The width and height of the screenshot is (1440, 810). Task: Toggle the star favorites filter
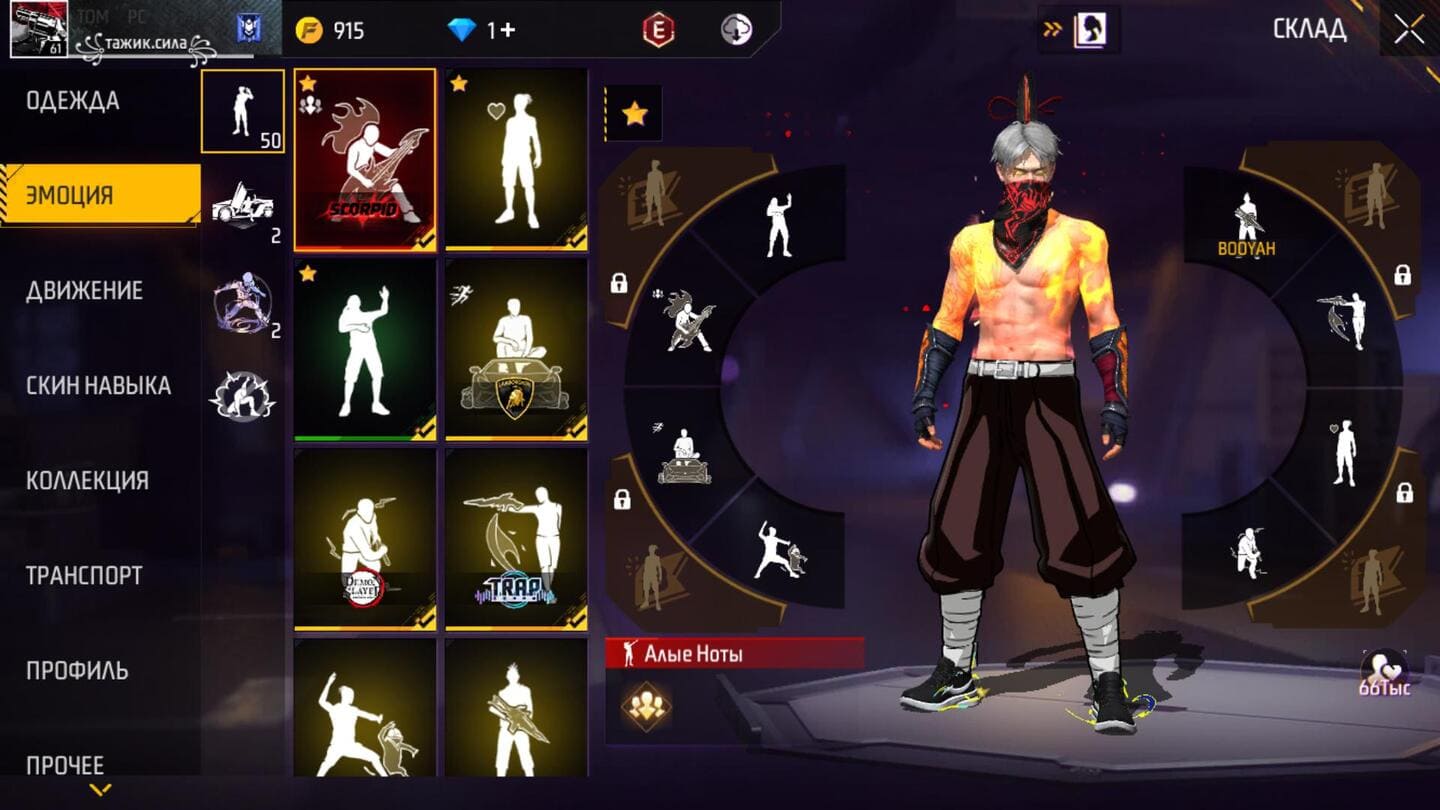[634, 114]
